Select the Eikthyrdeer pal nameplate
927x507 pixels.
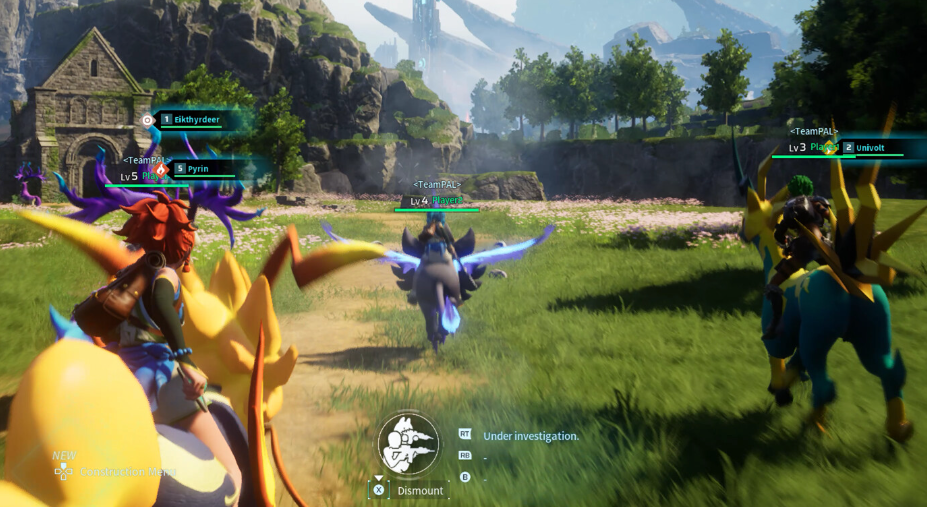(x=196, y=120)
